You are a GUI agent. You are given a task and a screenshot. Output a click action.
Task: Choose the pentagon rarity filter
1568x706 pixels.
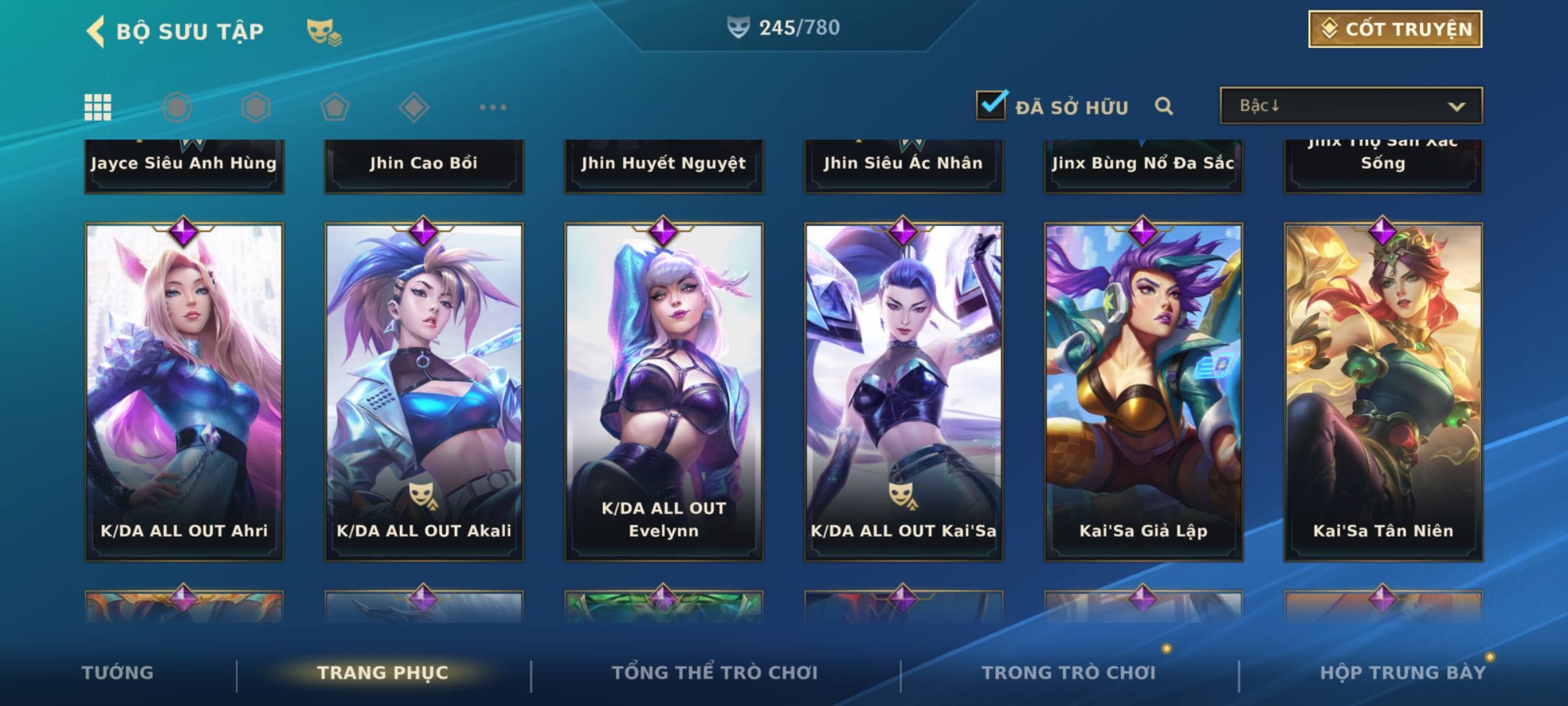[x=335, y=107]
